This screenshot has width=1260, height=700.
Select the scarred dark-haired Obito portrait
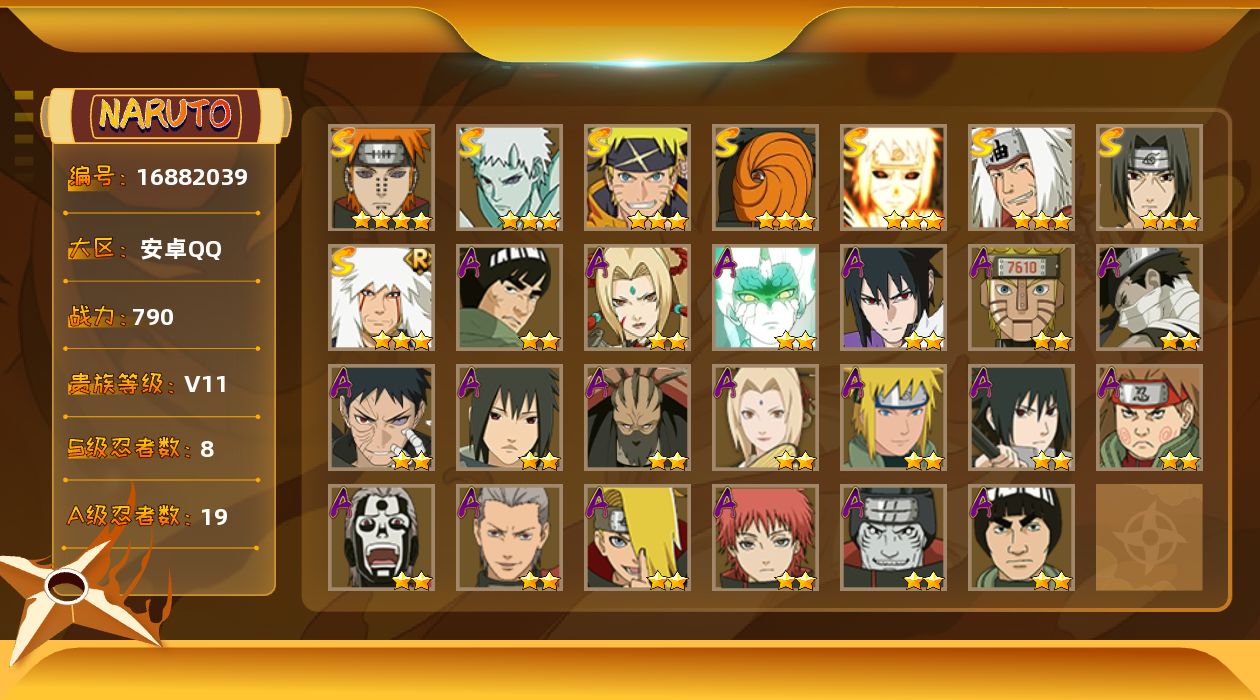(381, 417)
